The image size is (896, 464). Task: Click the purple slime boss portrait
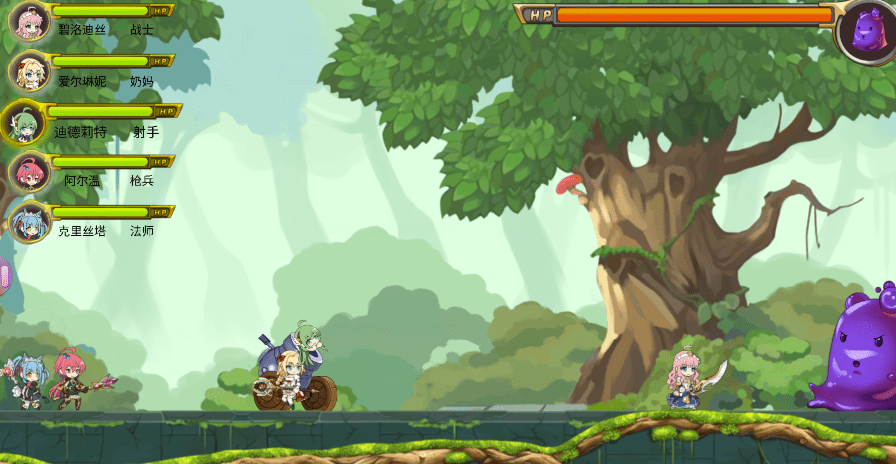pos(865,31)
